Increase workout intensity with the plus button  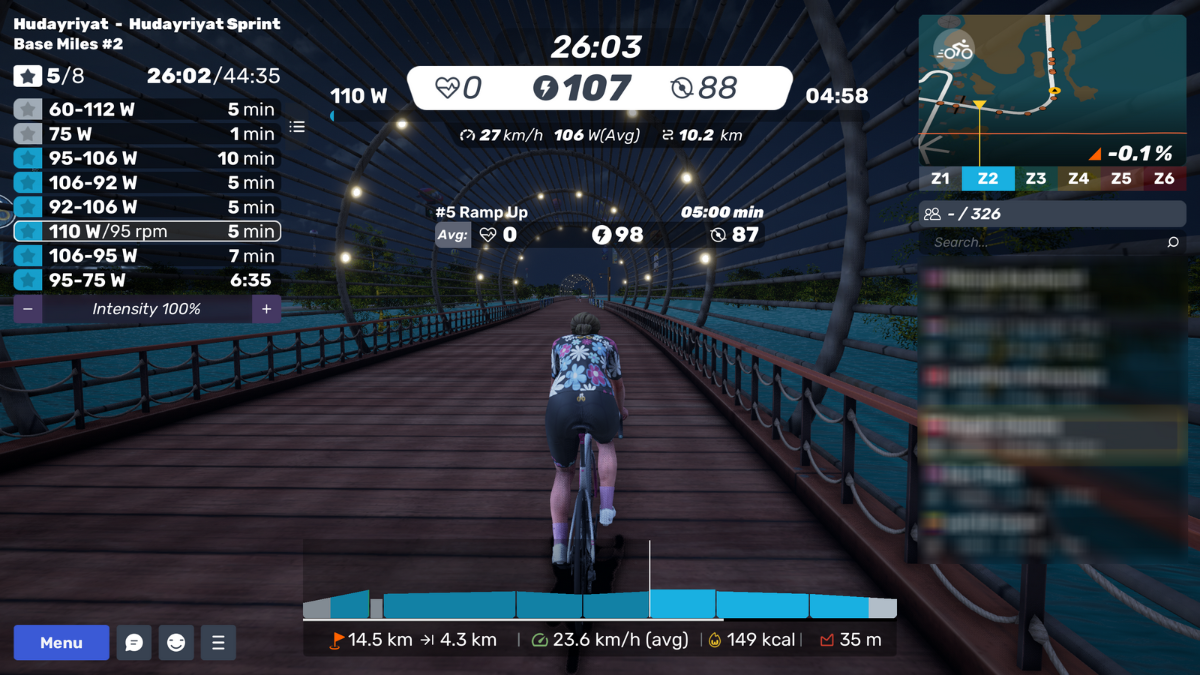point(266,310)
